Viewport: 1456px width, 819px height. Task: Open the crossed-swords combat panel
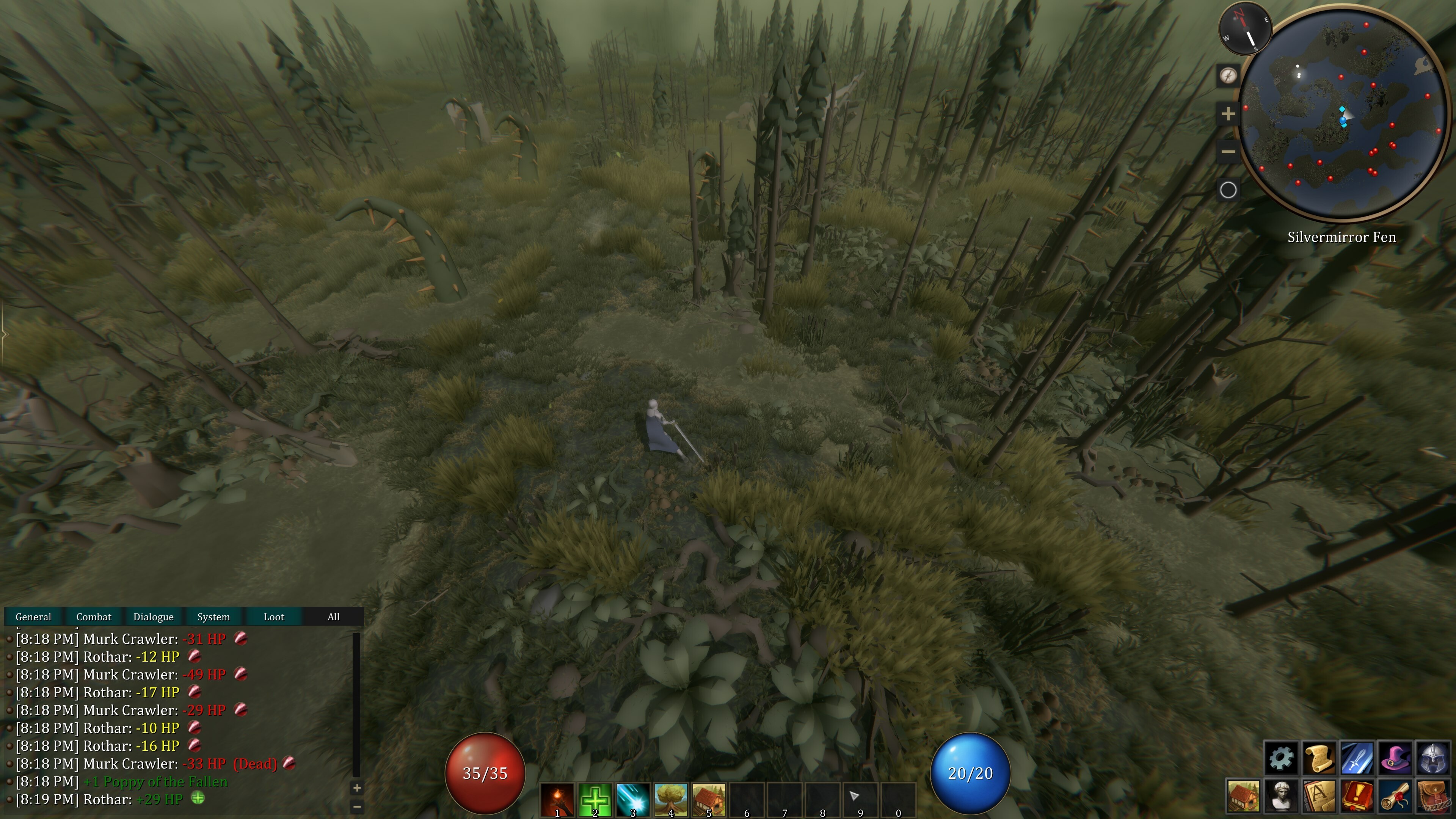pos(1357,758)
